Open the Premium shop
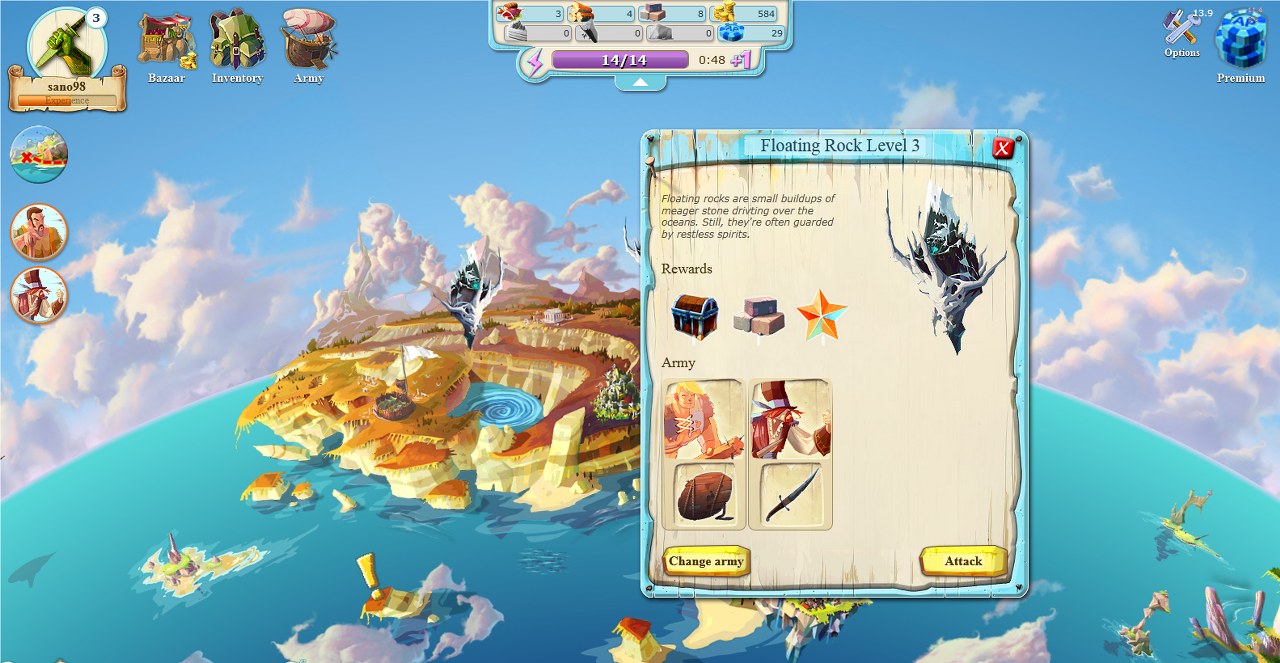Image resolution: width=1280 pixels, height=663 pixels. [1240, 43]
